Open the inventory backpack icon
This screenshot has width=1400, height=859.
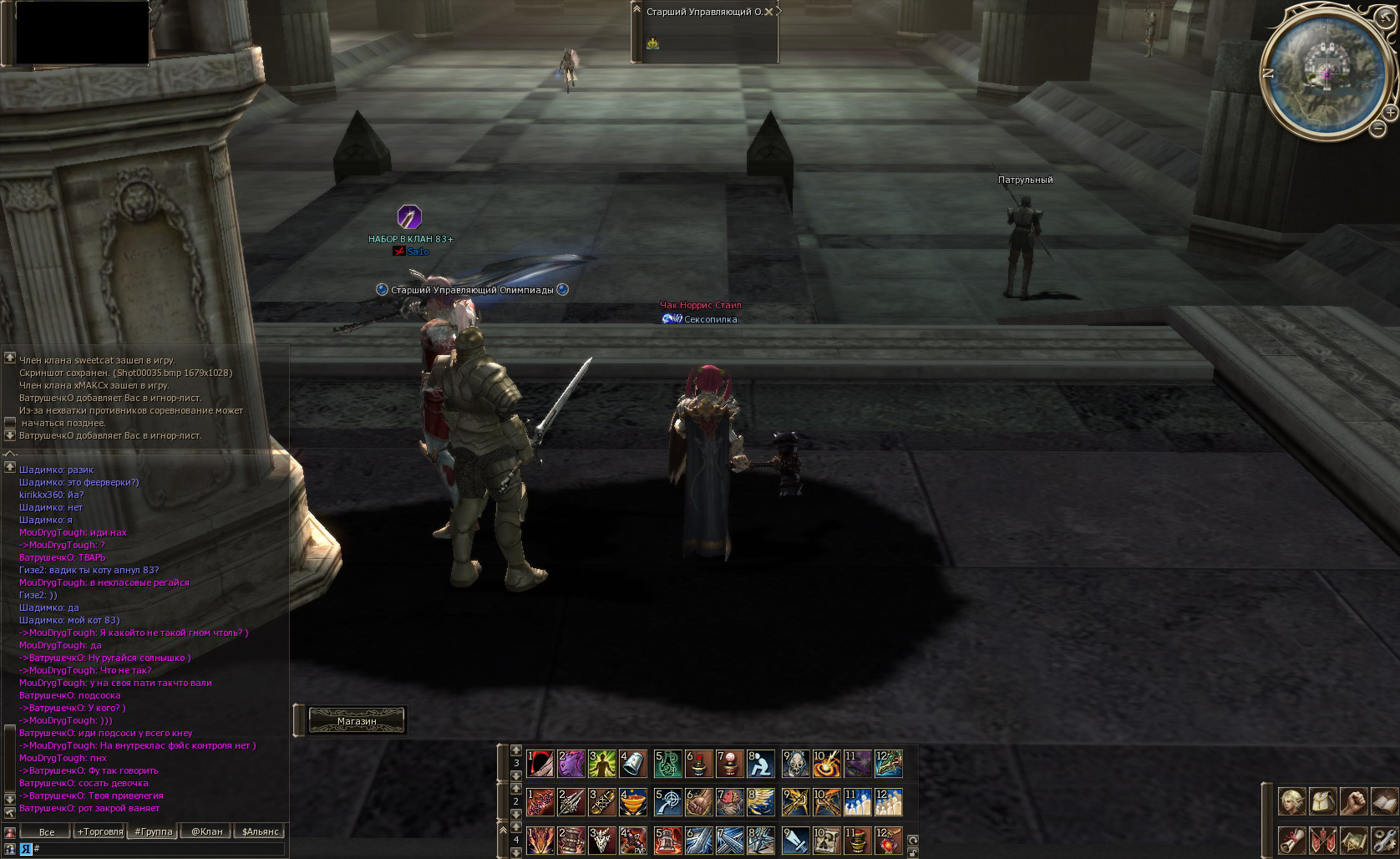point(1323,802)
